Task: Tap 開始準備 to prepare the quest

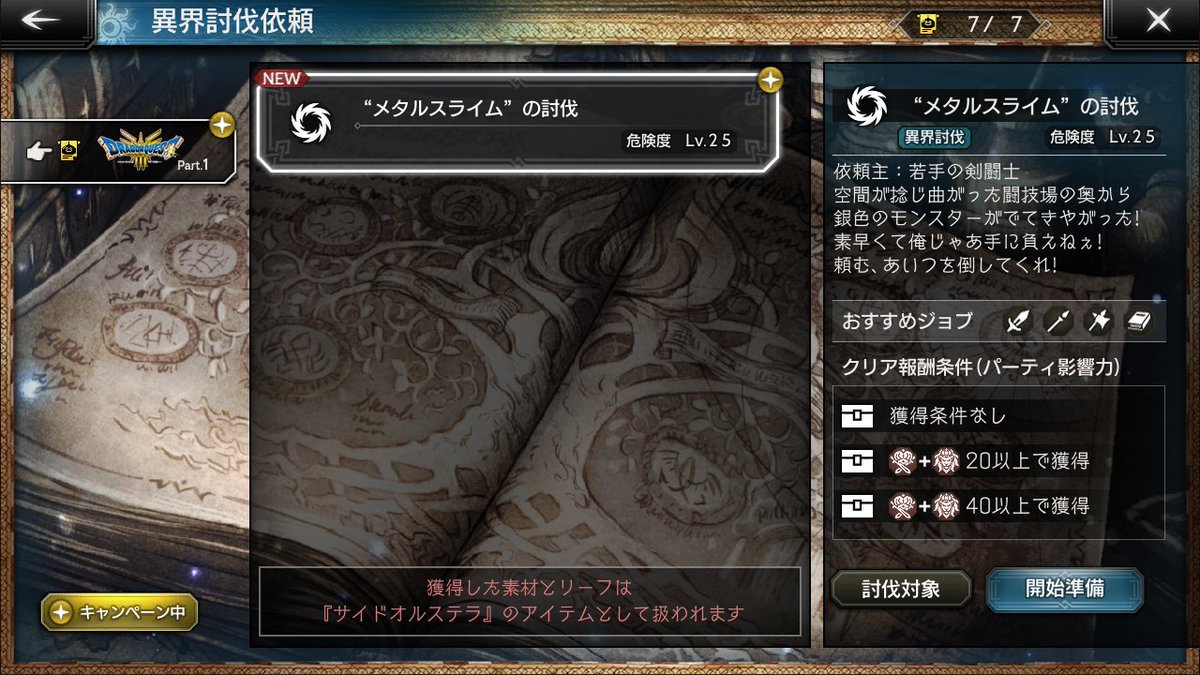Action: click(1064, 588)
